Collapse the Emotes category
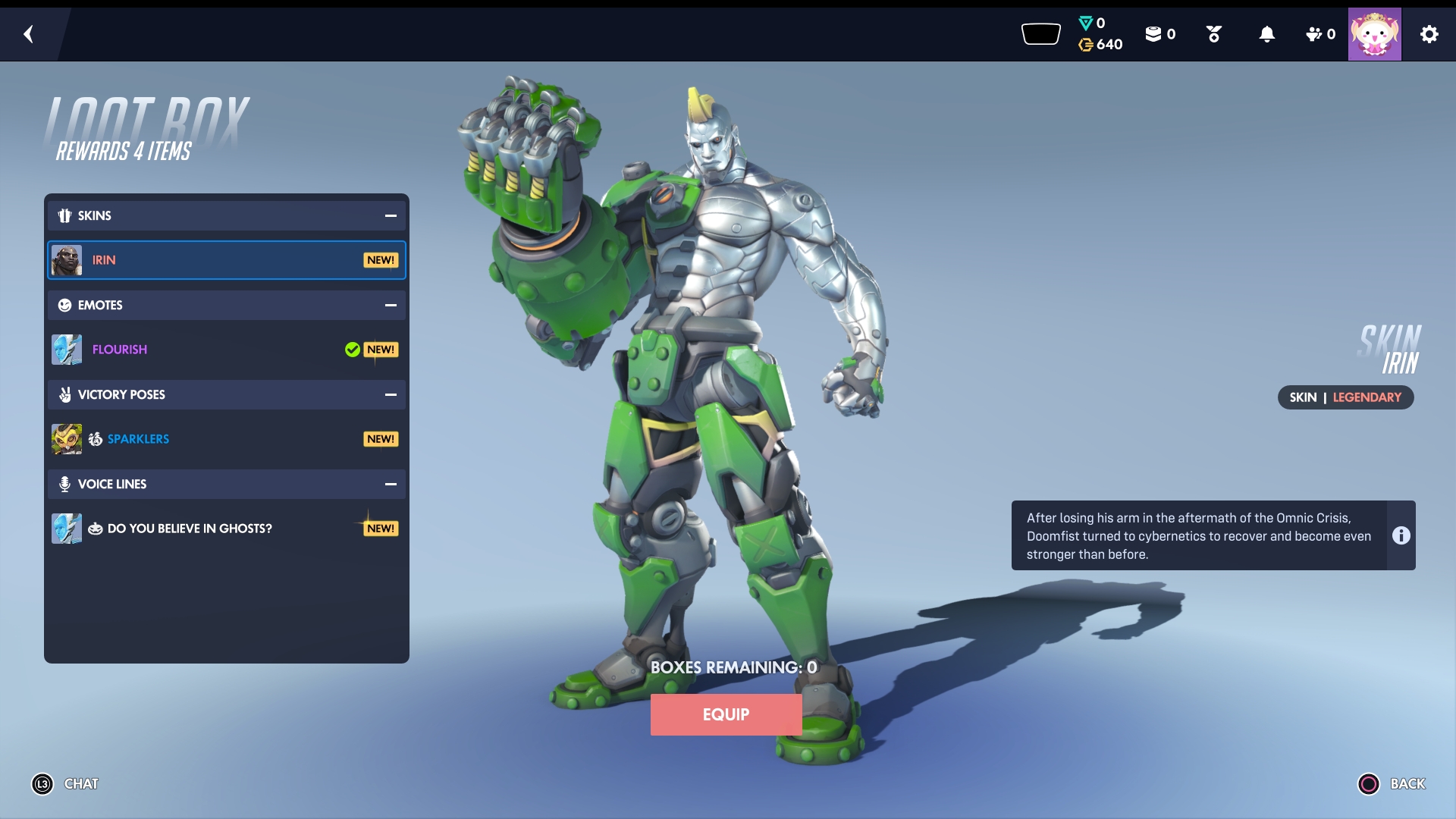Image resolution: width=1456 pixels, height=819 pixels. point(391,306)
